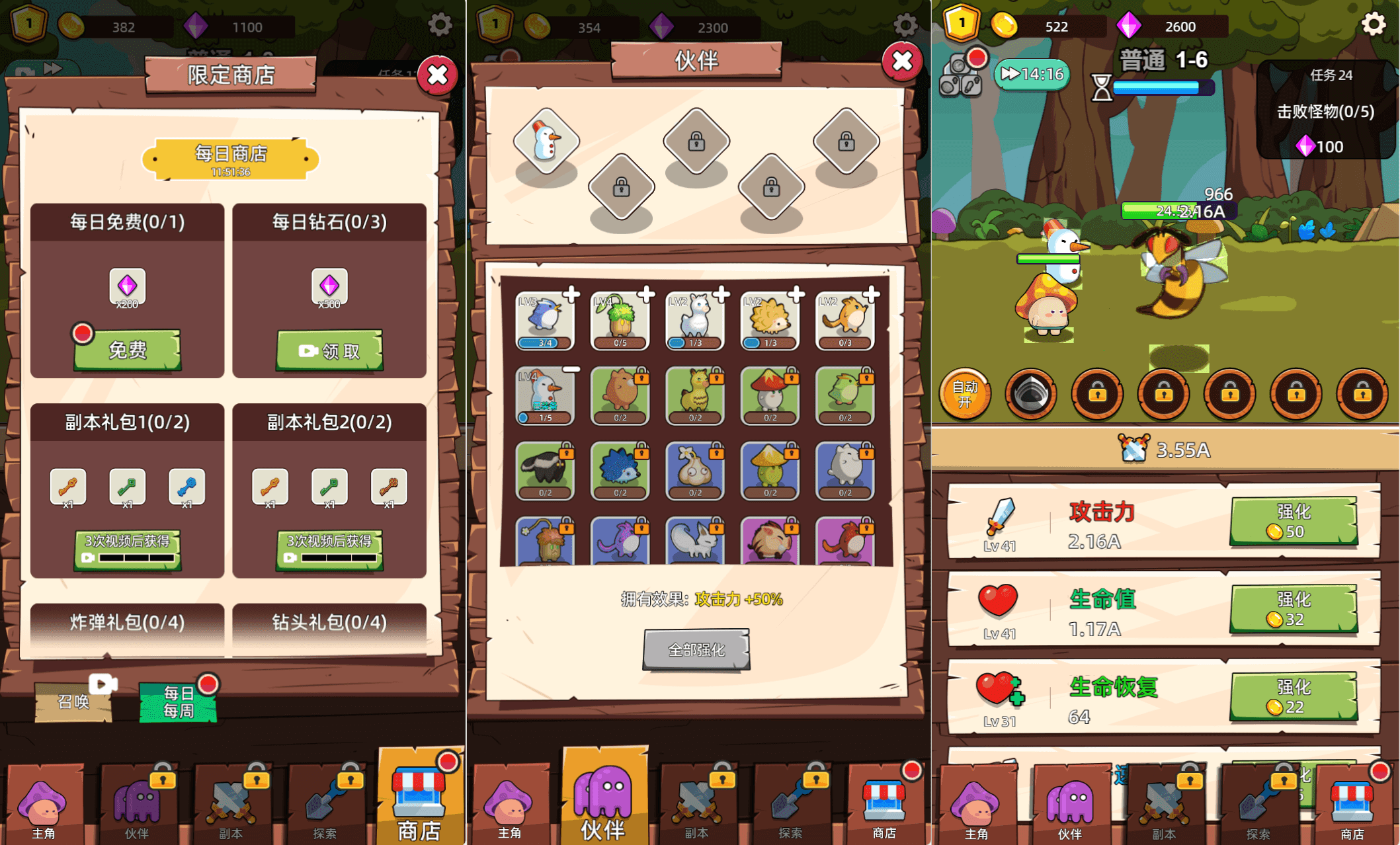
Task: Activate the unlocked helmet skill icon
Action: 1031,395
